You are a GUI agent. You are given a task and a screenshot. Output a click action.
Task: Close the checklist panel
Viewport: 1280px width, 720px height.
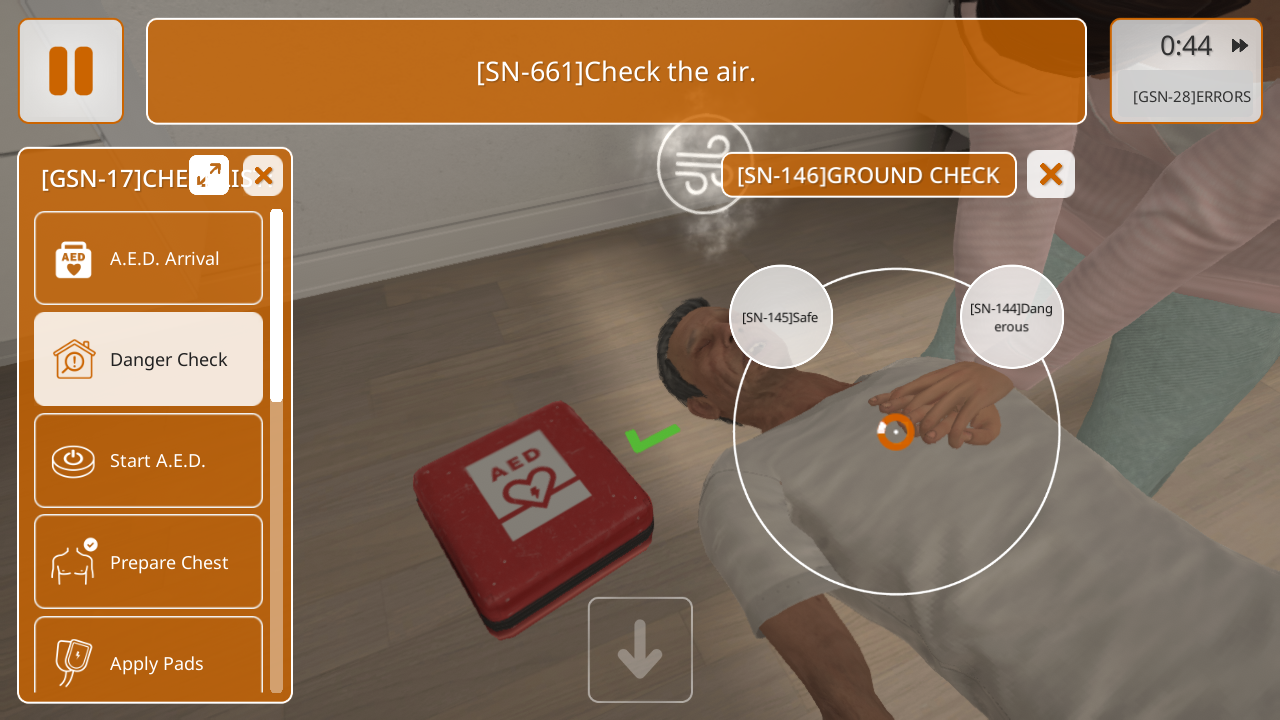[263, 176]
